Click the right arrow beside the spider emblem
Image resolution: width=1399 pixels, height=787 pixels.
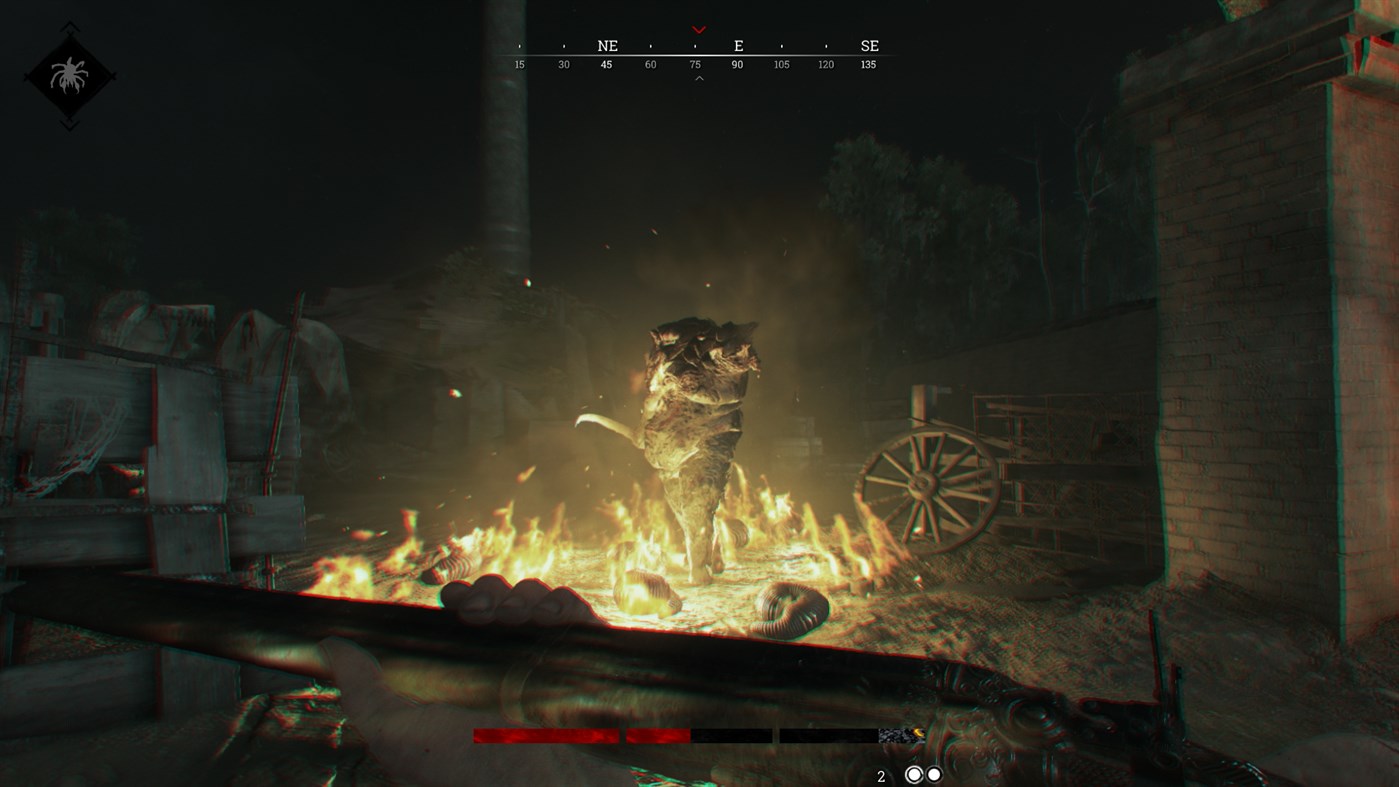coord(112,76)
